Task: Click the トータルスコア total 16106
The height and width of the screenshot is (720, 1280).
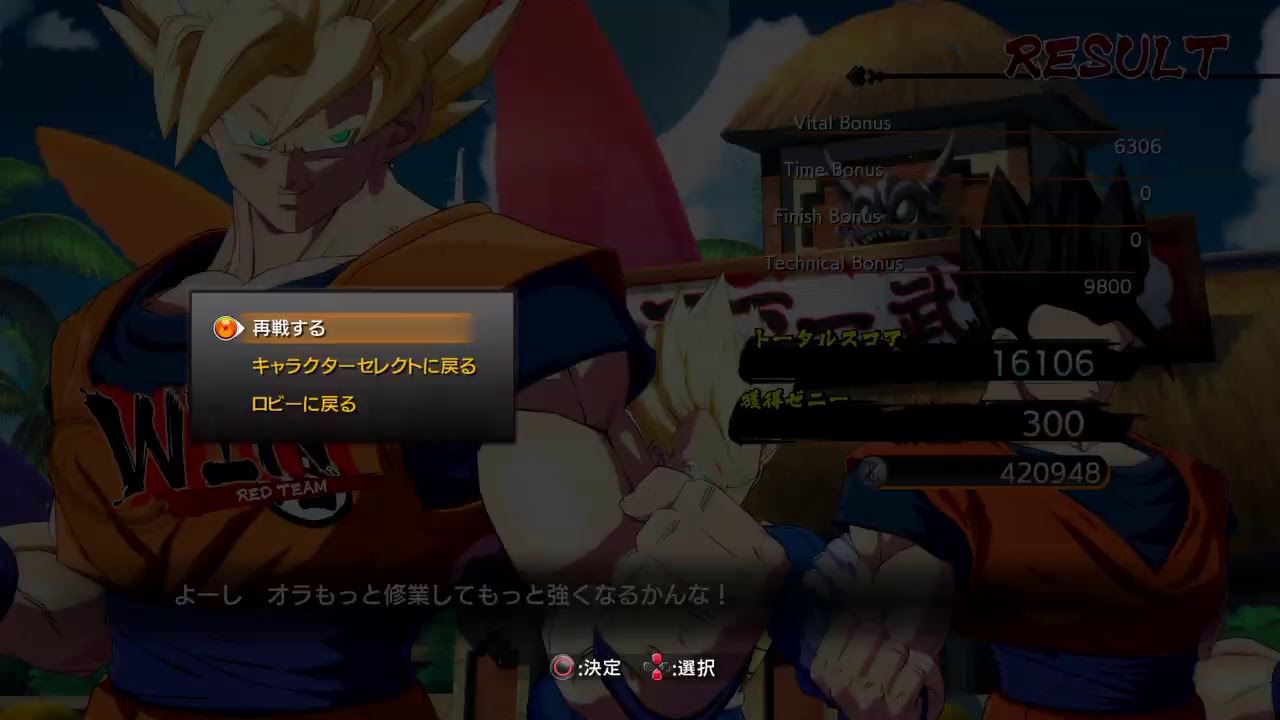Action: [1045, 365]
